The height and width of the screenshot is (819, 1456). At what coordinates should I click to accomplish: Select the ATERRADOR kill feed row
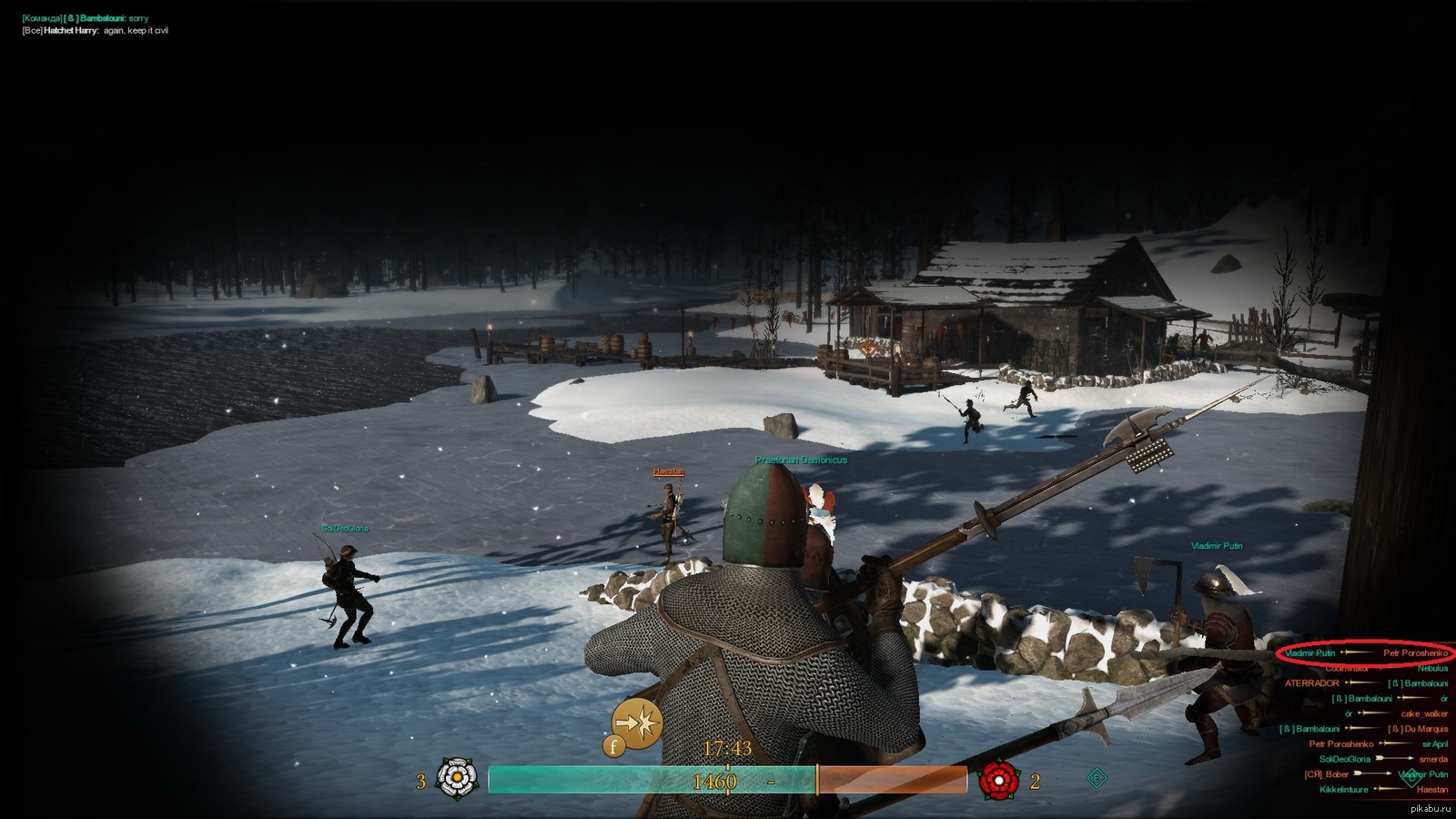point(1365,683)
